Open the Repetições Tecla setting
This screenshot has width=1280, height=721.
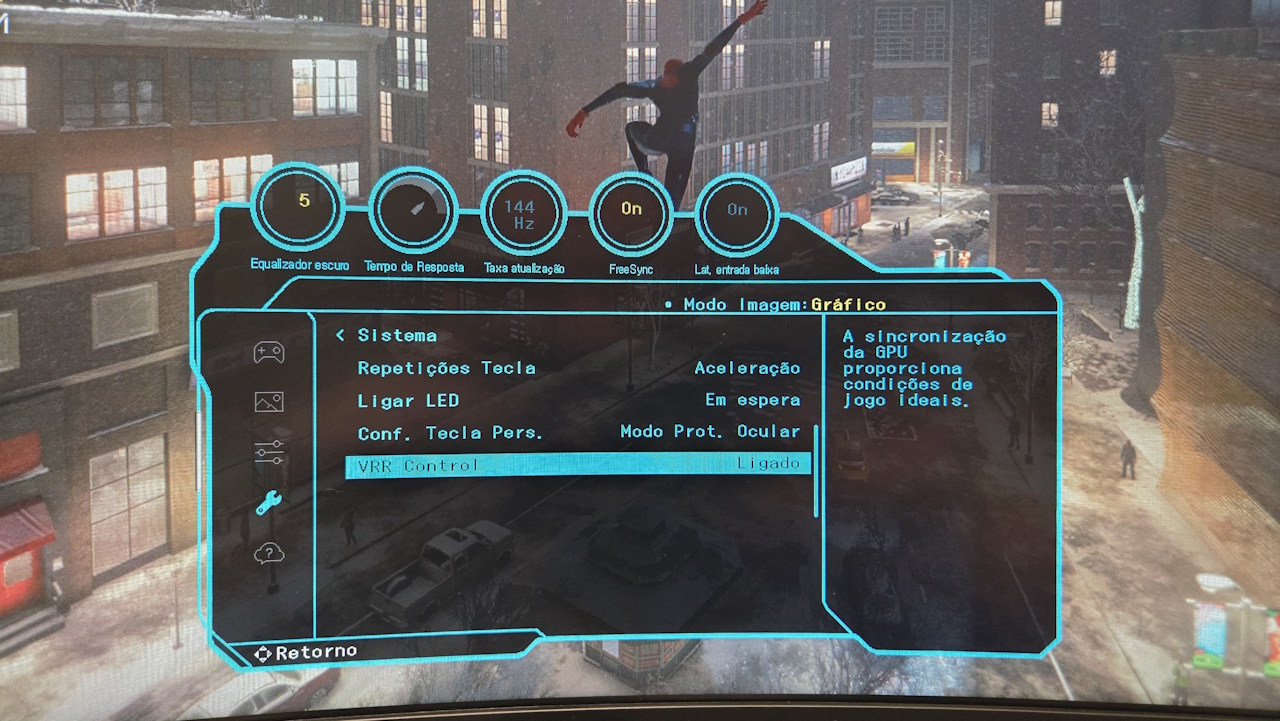coord(447,368)
